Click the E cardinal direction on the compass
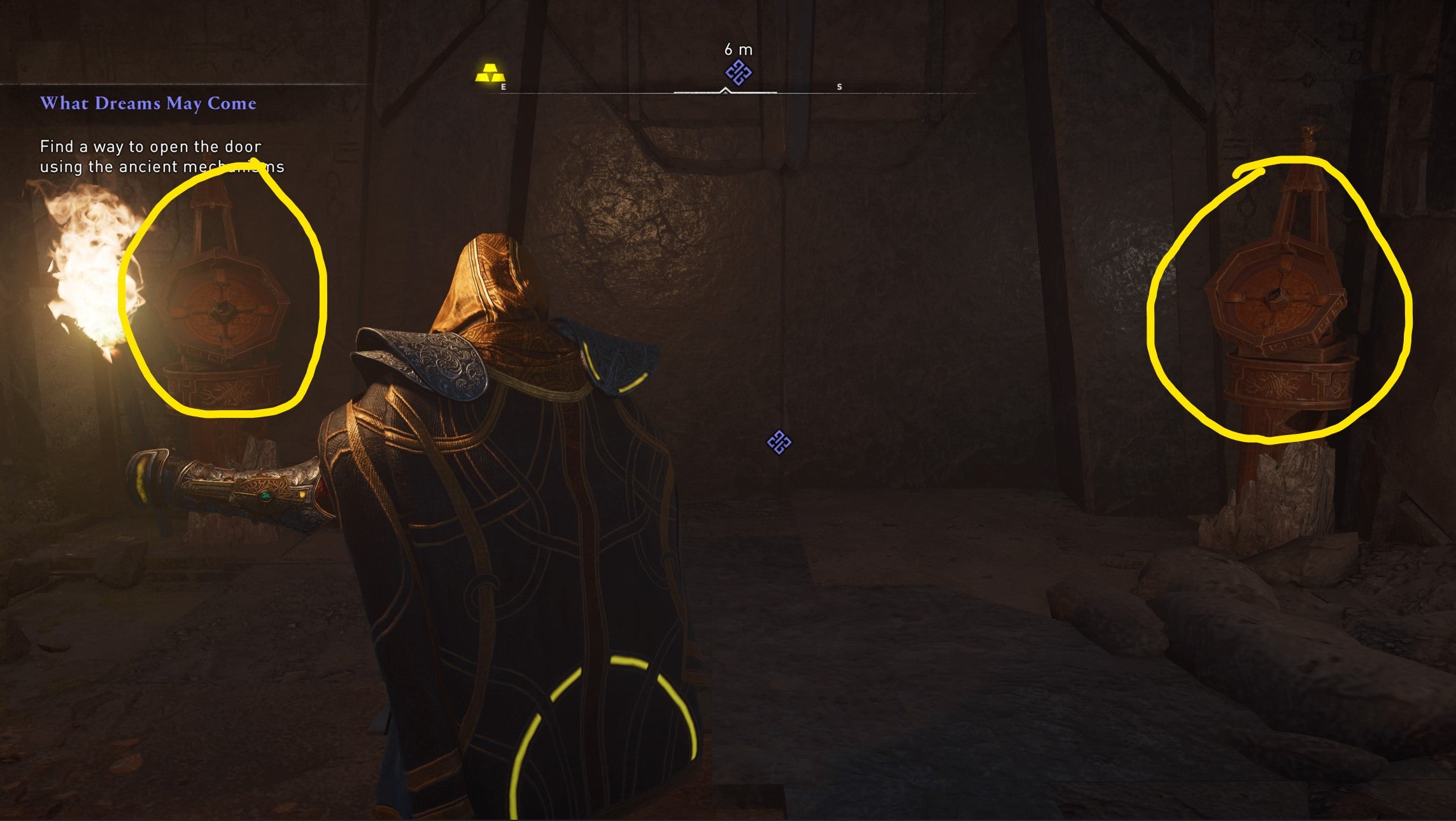Viewport: 1456px width, 821px height. pyautogui.click(x=502, y=87)
